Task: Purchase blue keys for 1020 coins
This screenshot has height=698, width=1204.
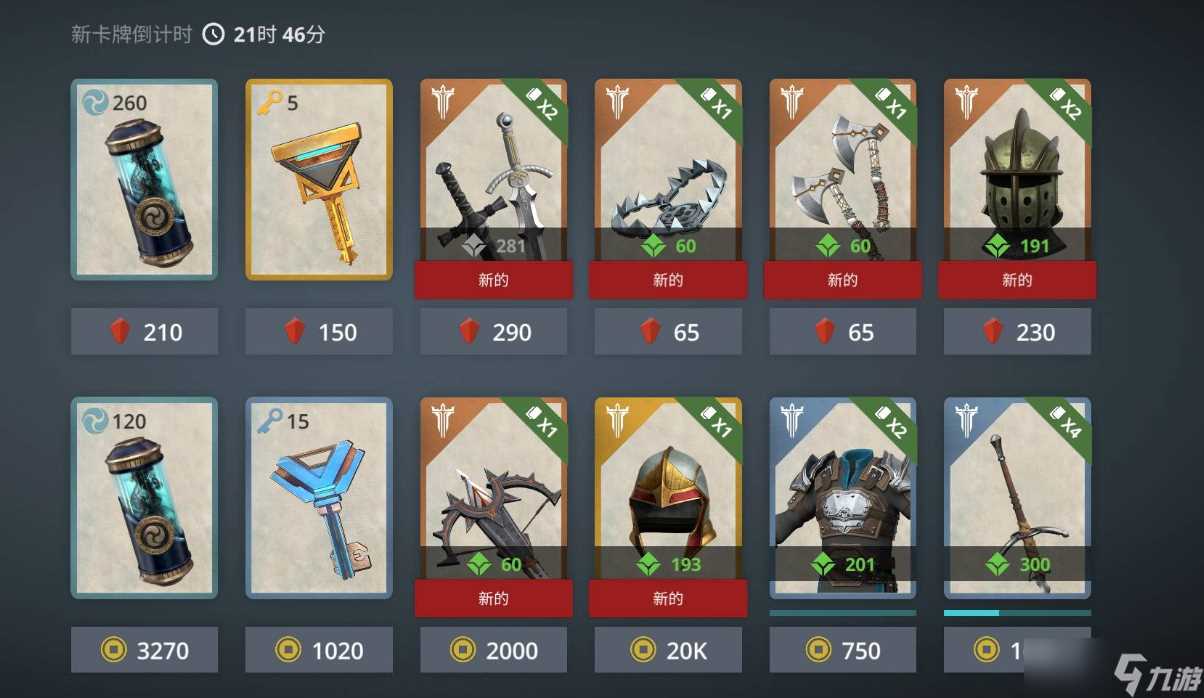Action: click(x=319, y=651)
